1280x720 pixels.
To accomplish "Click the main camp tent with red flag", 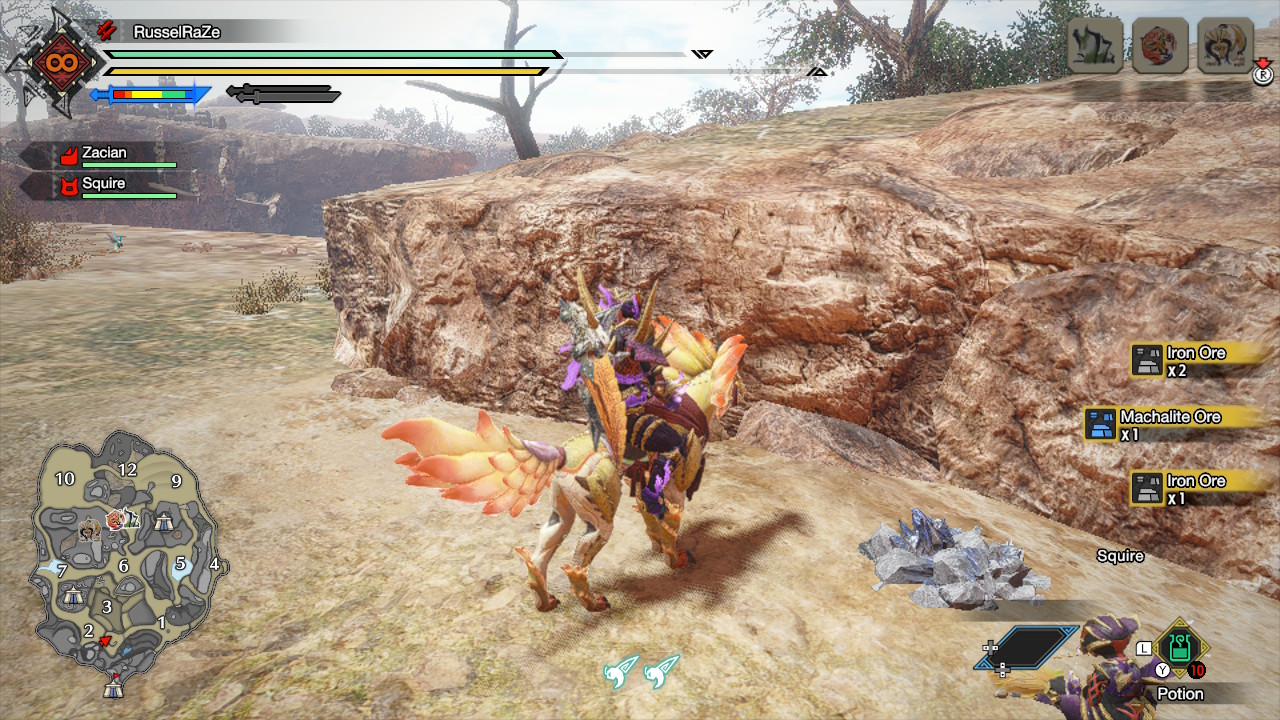I will point(115,687).
